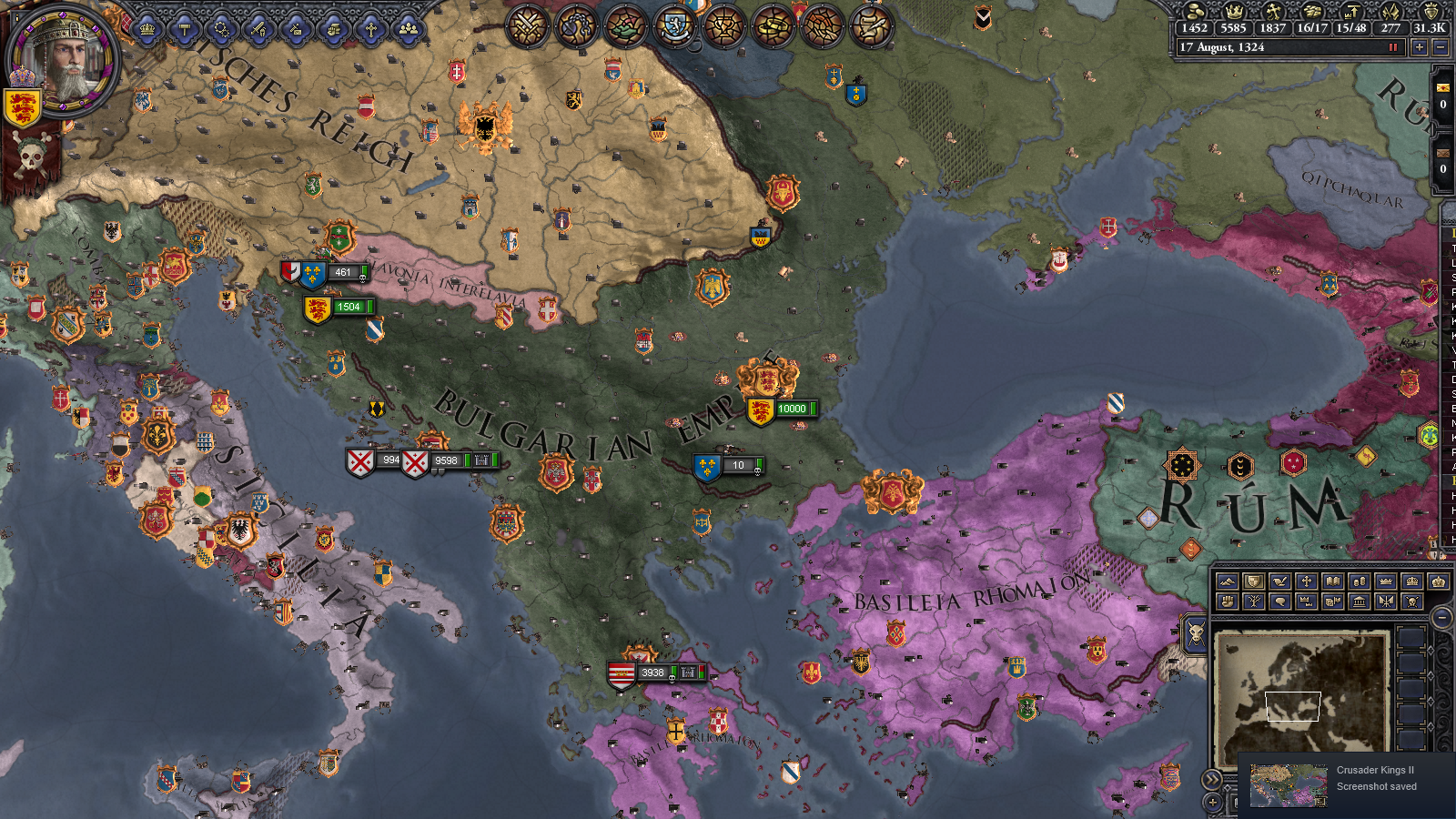Open the law scroll alert icon
This screenshot has width=1456, height=819.
click(869, 25)
